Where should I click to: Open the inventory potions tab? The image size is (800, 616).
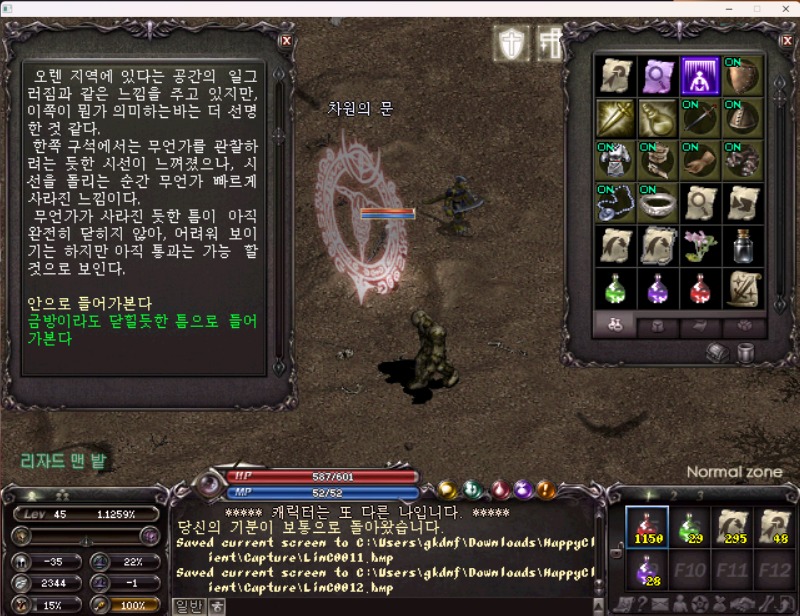click(613, 326)
